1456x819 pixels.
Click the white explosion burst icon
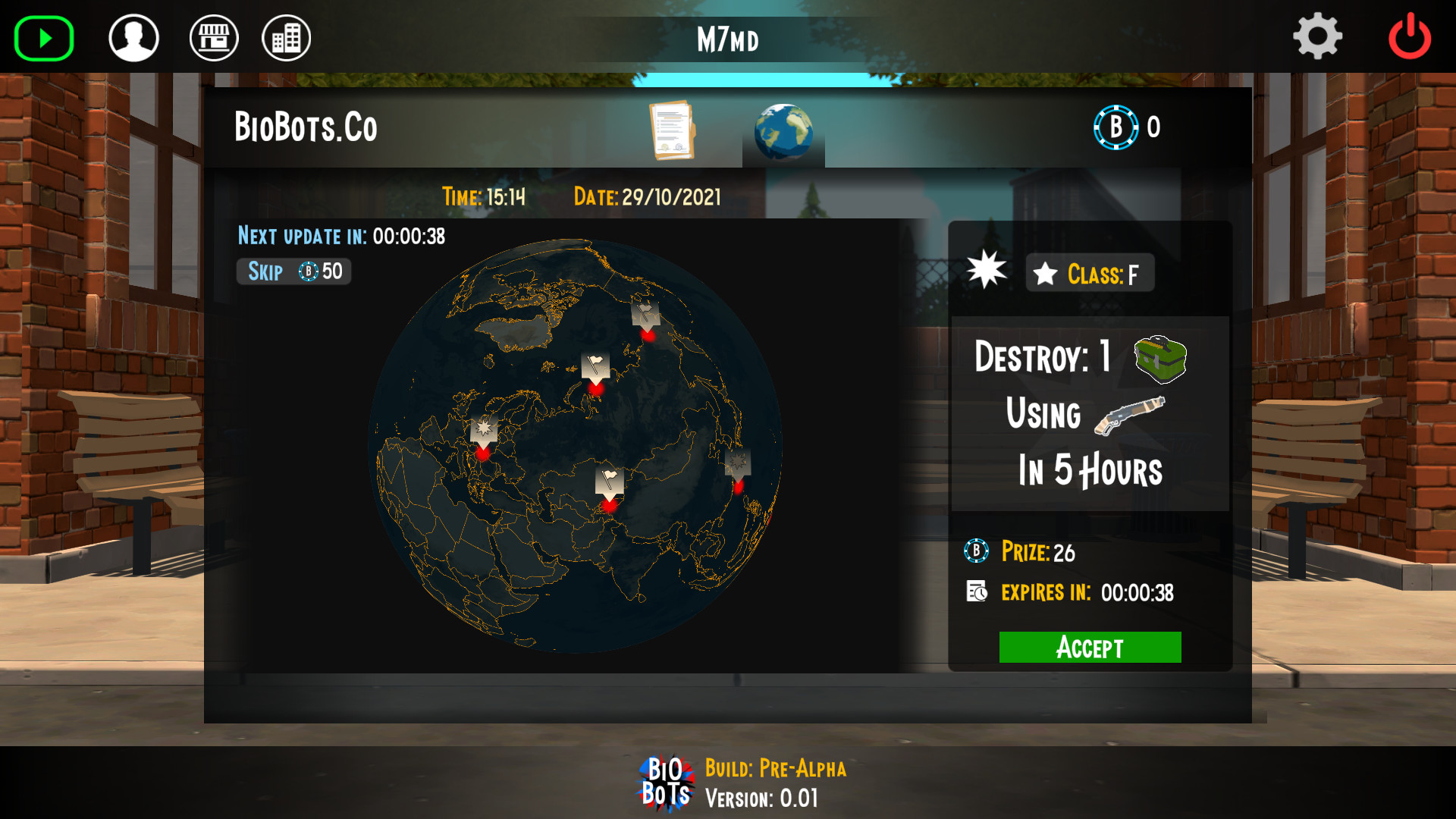click(987, 270)
